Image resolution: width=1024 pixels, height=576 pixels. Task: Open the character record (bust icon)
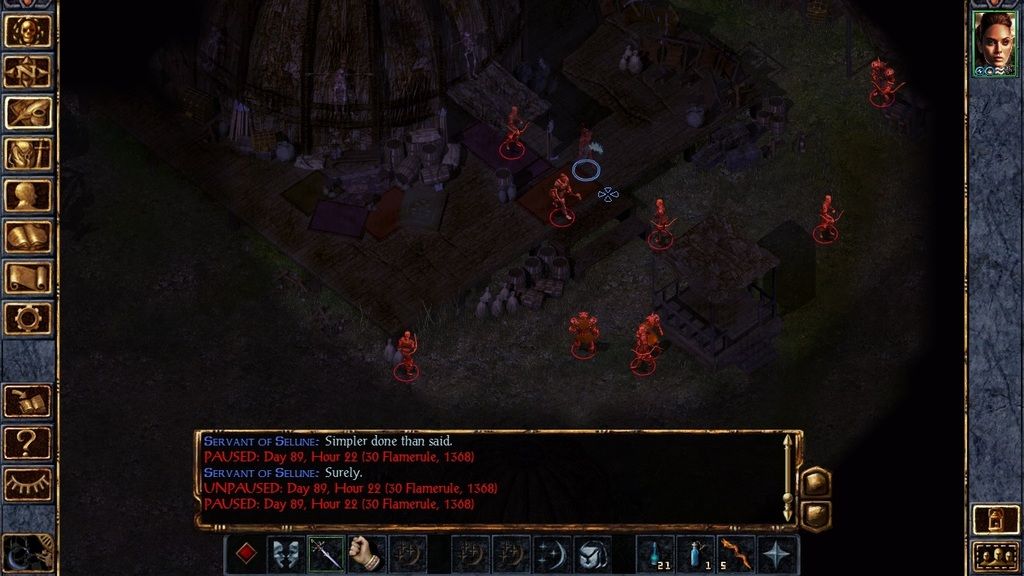pos(28,195)
